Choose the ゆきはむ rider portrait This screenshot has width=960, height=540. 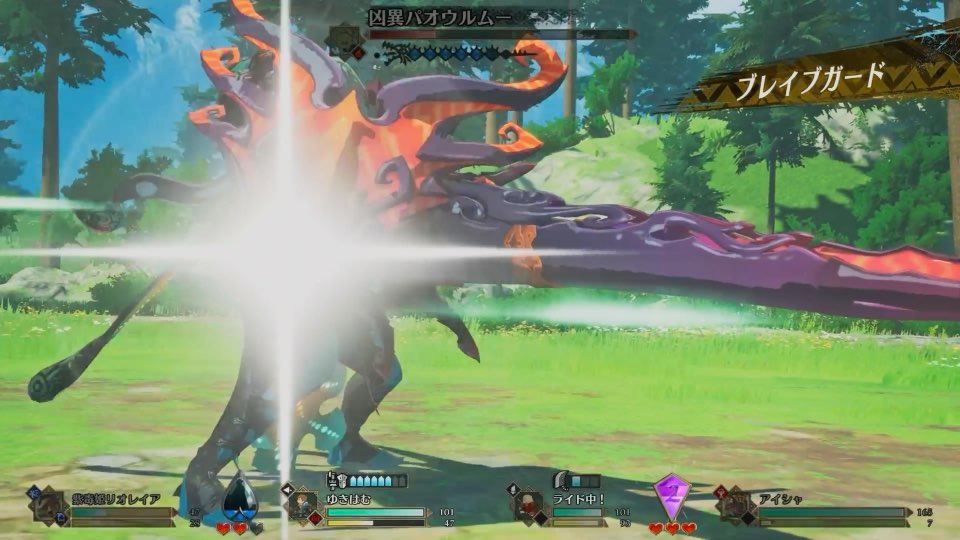[303, 505]
